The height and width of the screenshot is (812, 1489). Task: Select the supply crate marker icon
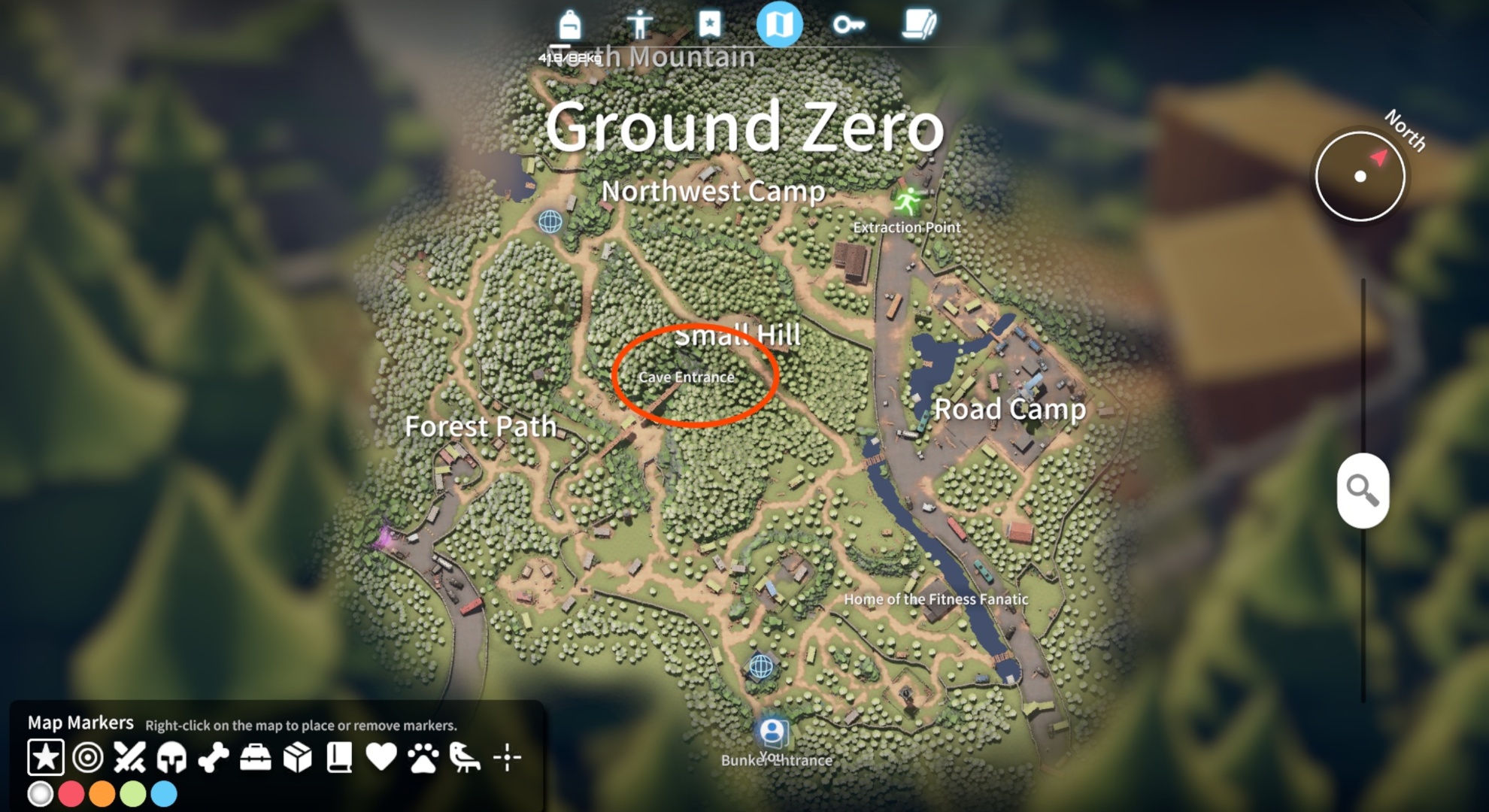click(x=298, y=759)
